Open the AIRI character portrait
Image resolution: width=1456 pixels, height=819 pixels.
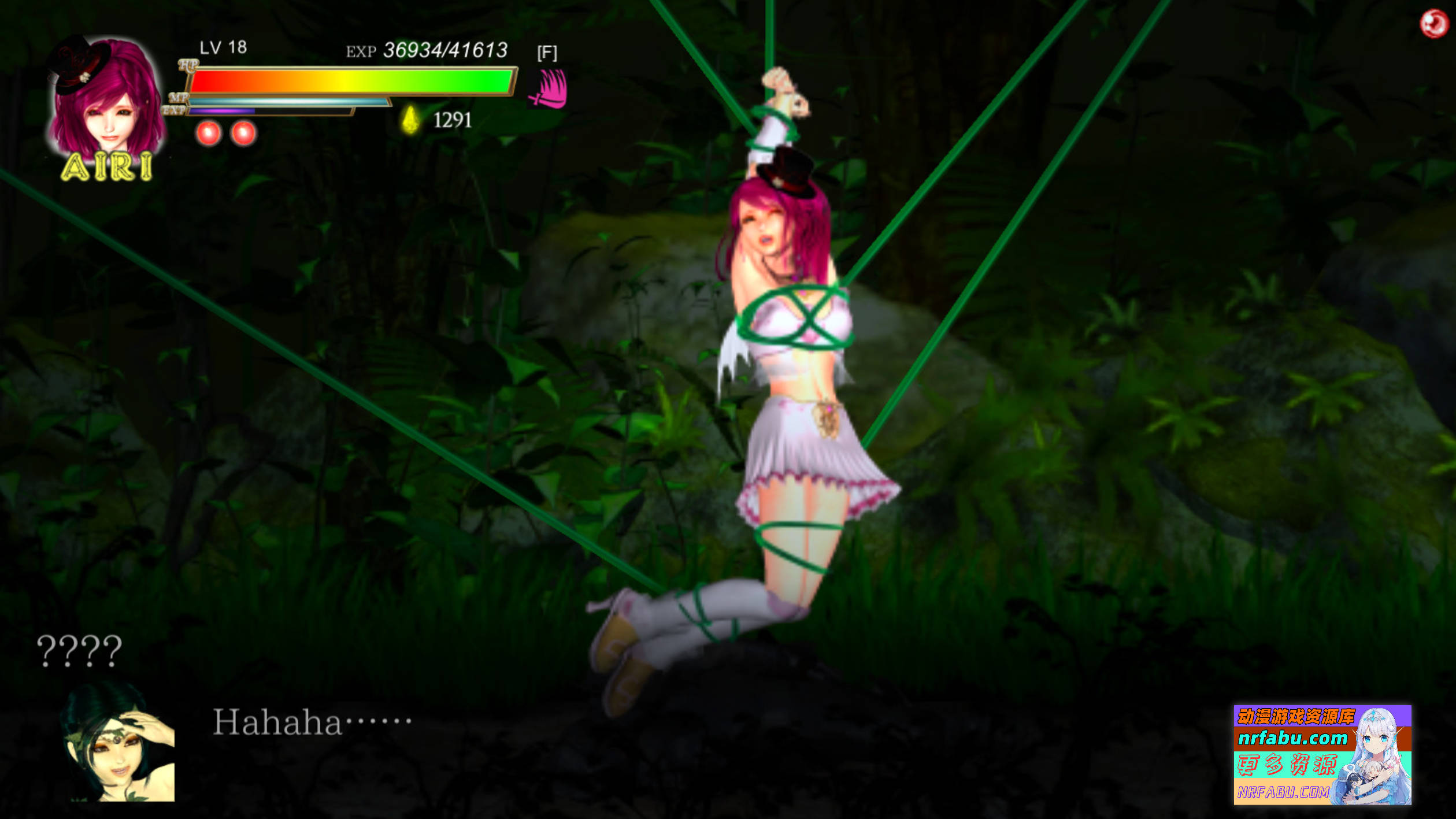point(104,104)
